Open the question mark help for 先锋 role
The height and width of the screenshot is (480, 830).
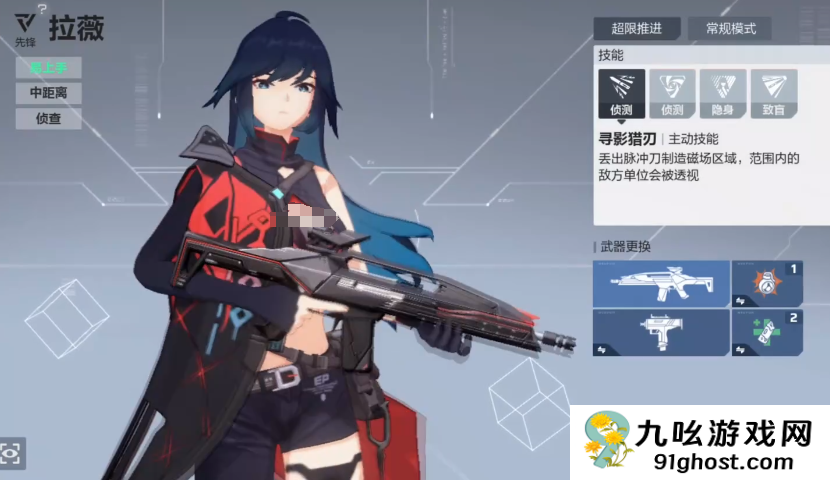41,9
